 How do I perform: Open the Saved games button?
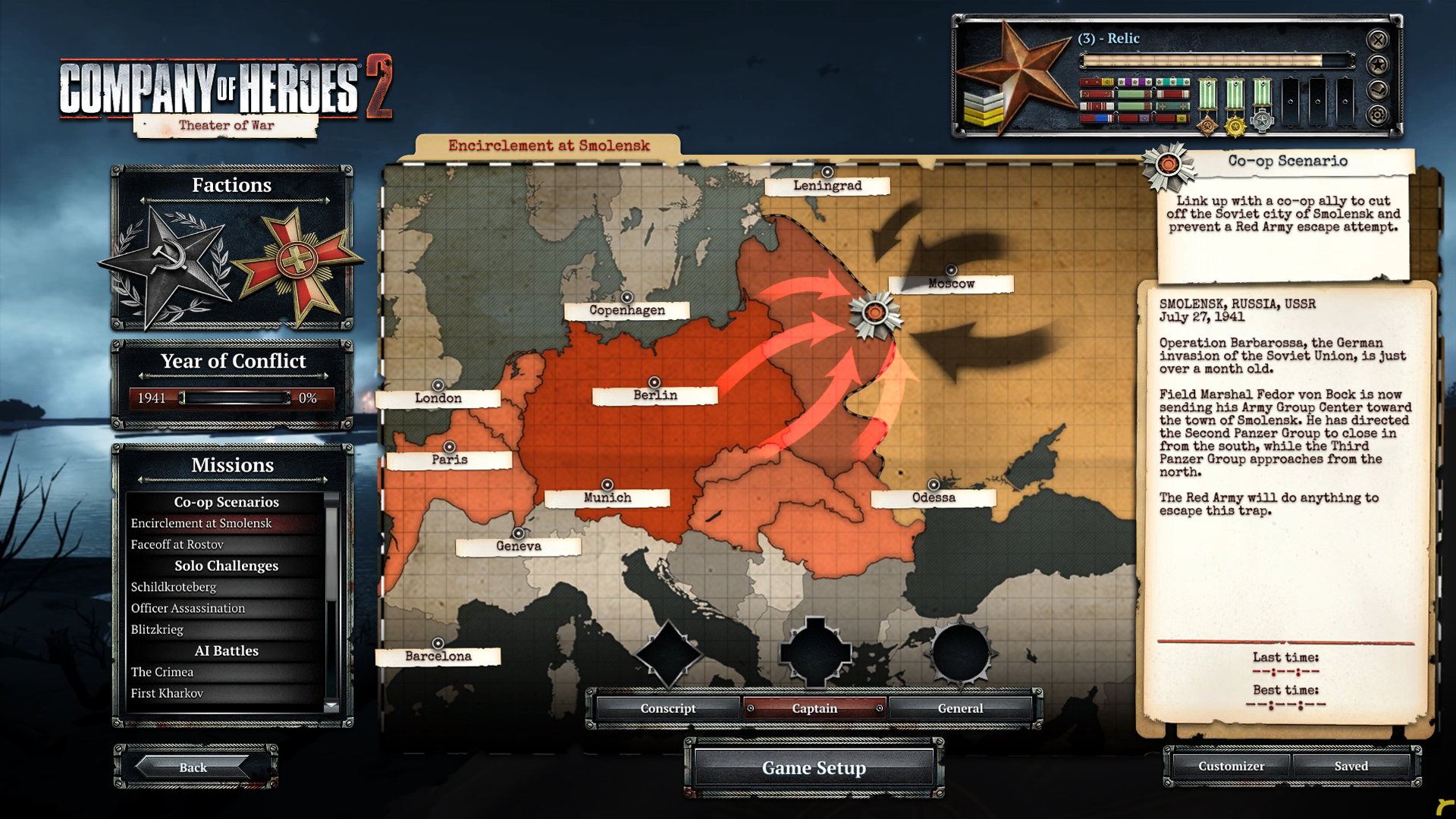[1351, 767]
